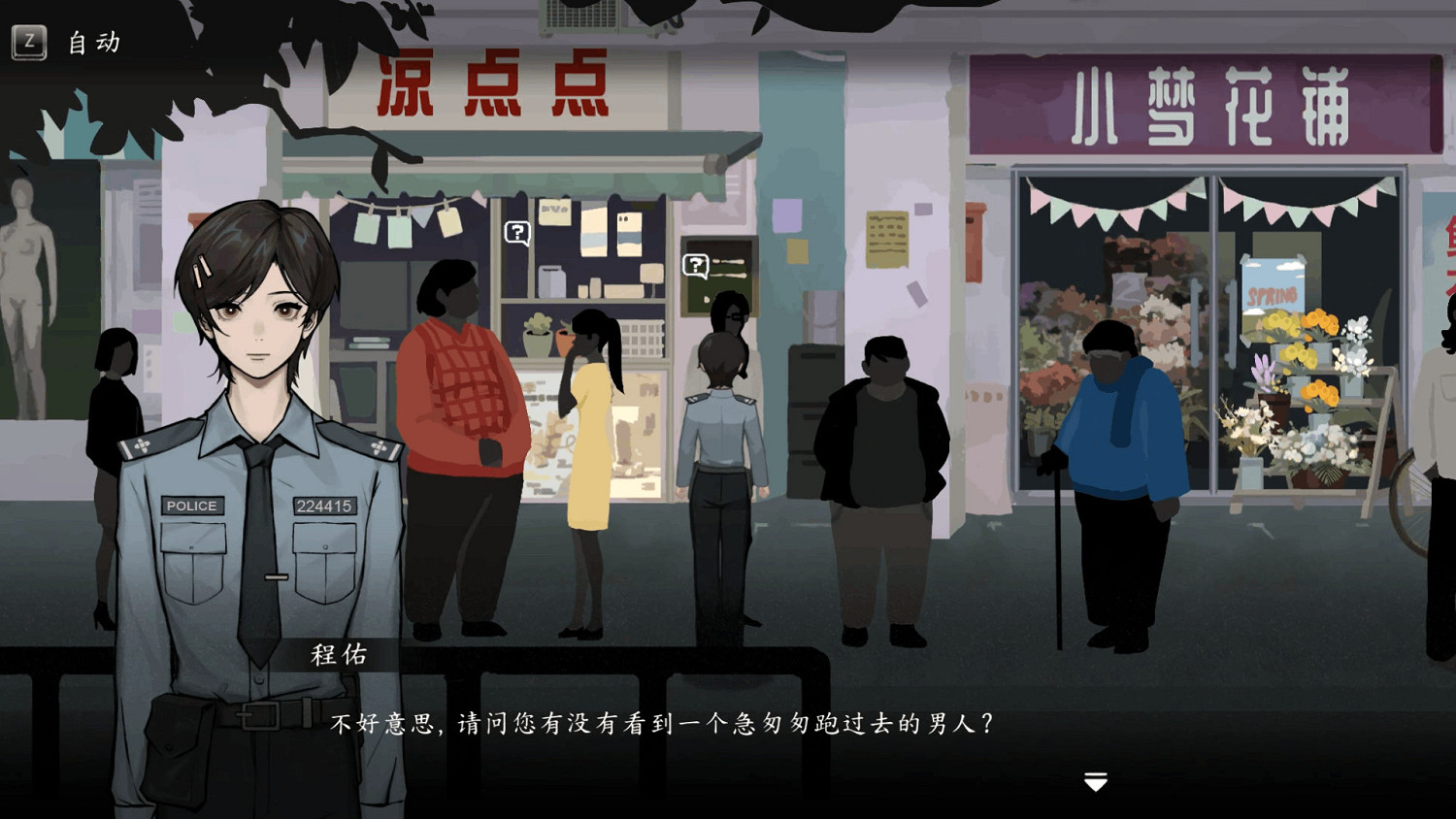Click the question-mark bubble on the green menu board
1456x819 pixels.
coord(695,262)
